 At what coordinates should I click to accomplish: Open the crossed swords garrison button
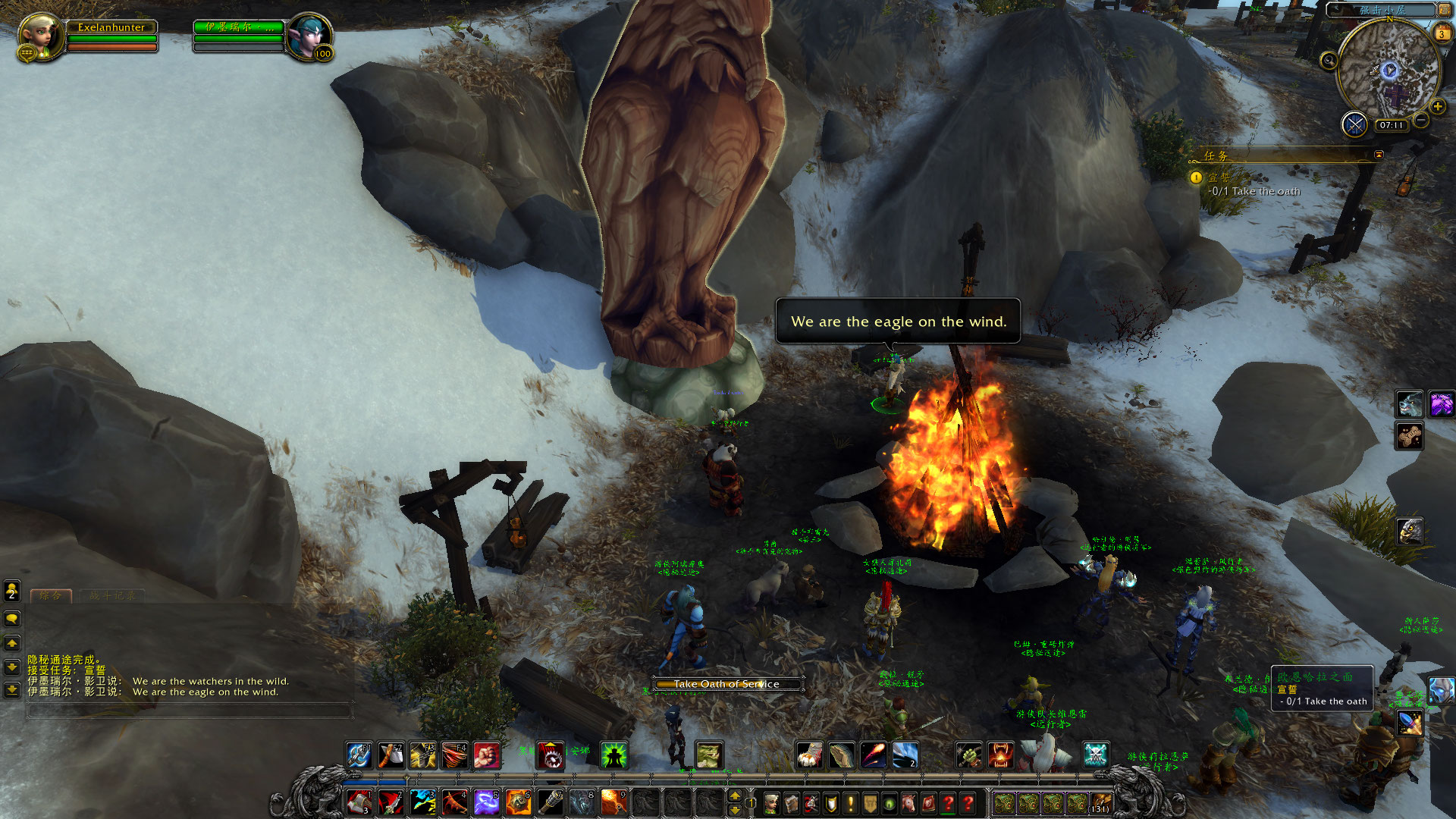tap(1354, 124)
